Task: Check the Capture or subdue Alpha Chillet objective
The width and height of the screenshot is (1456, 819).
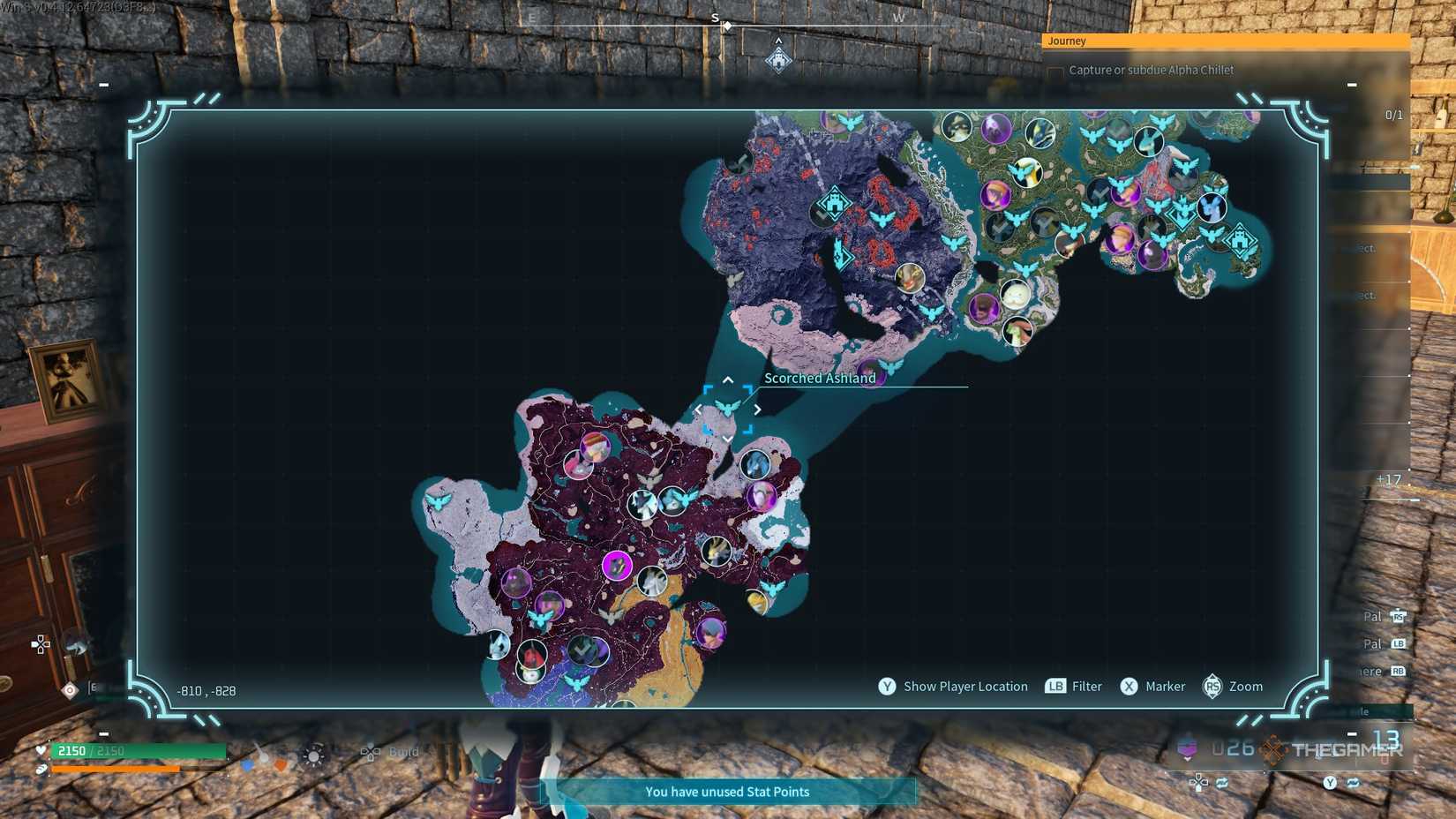Action: (x=1055, y=70)
